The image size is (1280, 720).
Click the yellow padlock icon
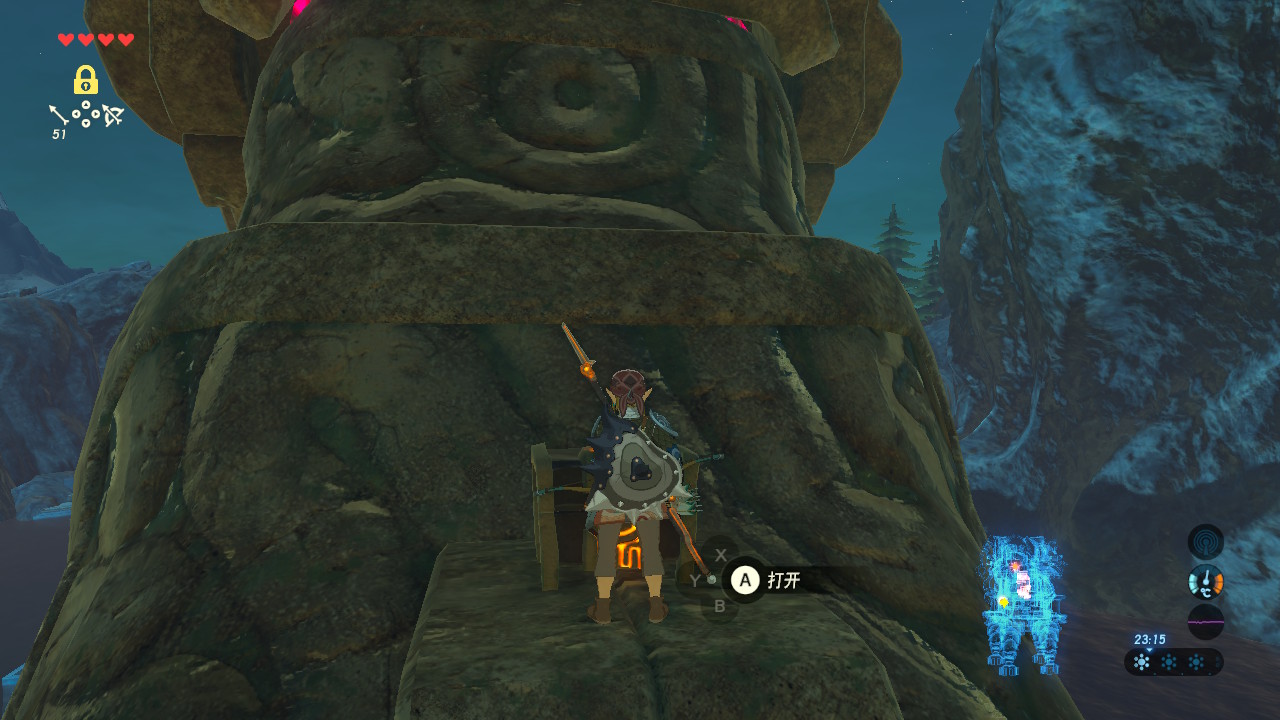tap(86, 80)
